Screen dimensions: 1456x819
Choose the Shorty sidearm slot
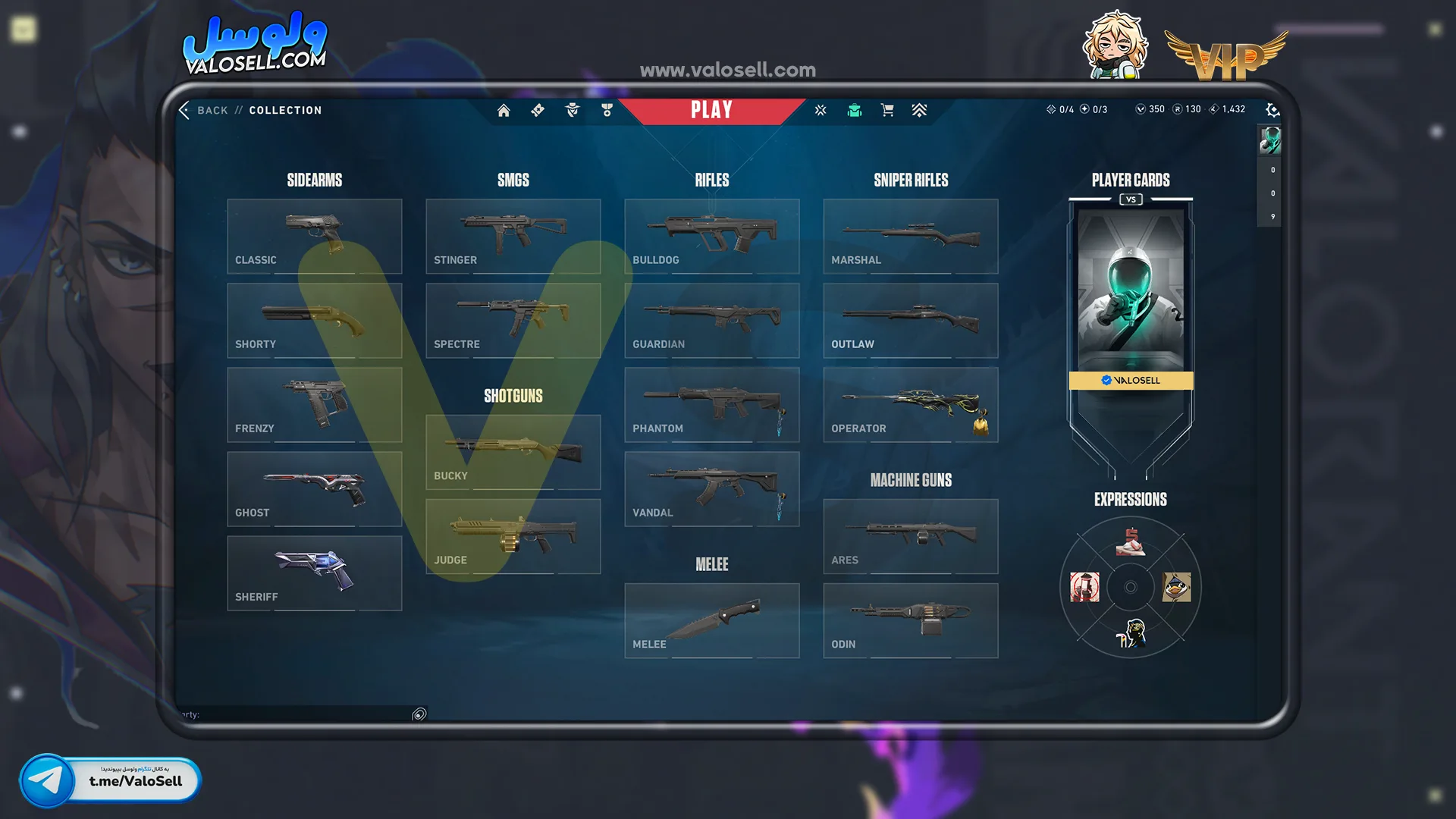pos(314,320)
